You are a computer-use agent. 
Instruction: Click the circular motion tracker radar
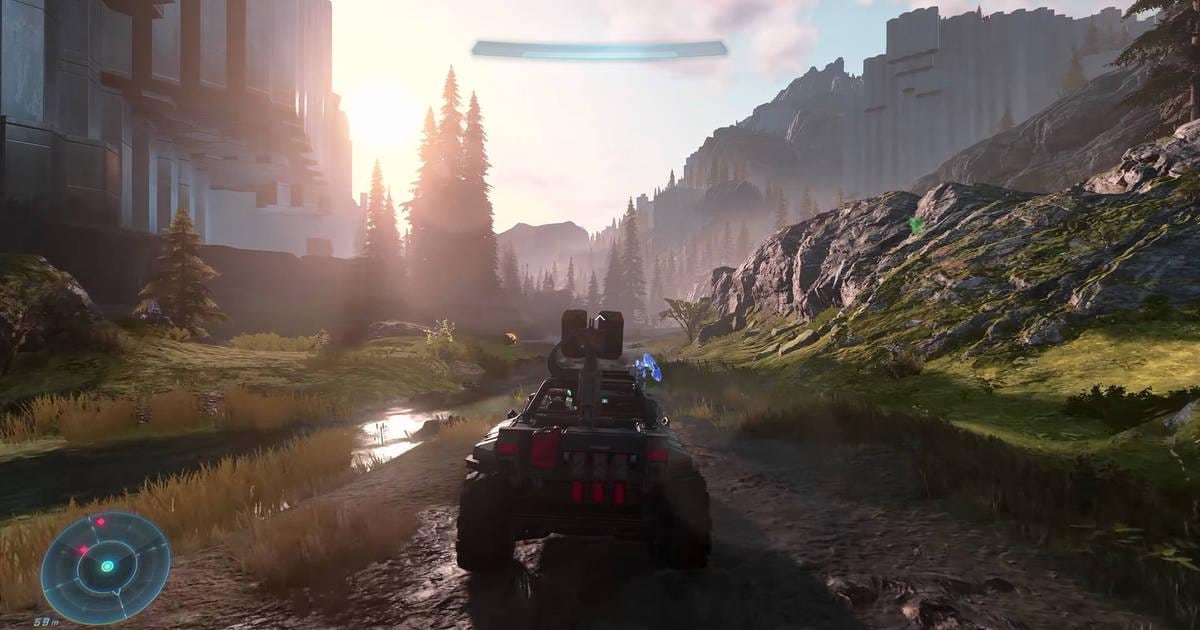106,566
